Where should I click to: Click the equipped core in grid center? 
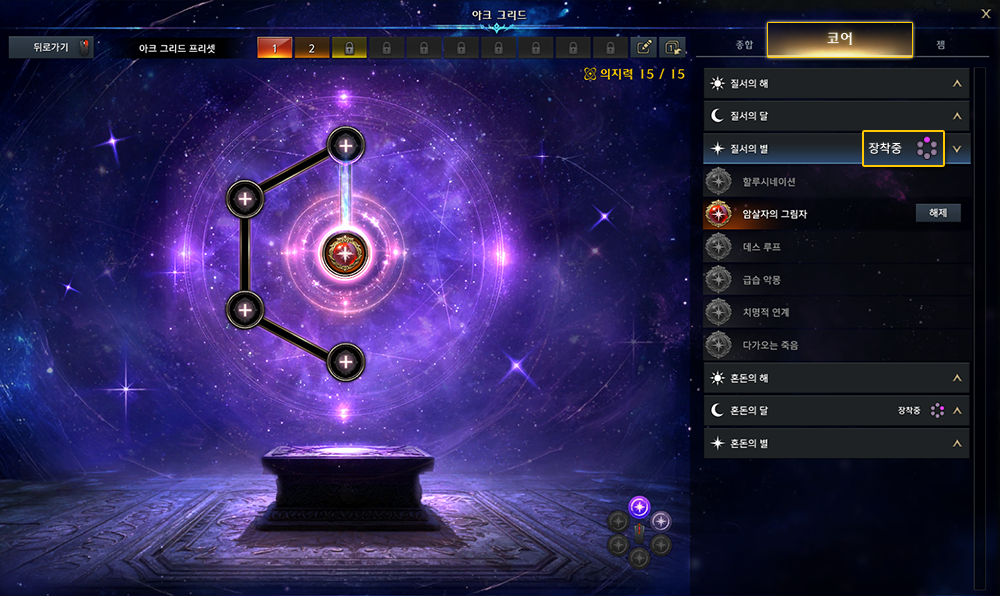pos(345,252)
